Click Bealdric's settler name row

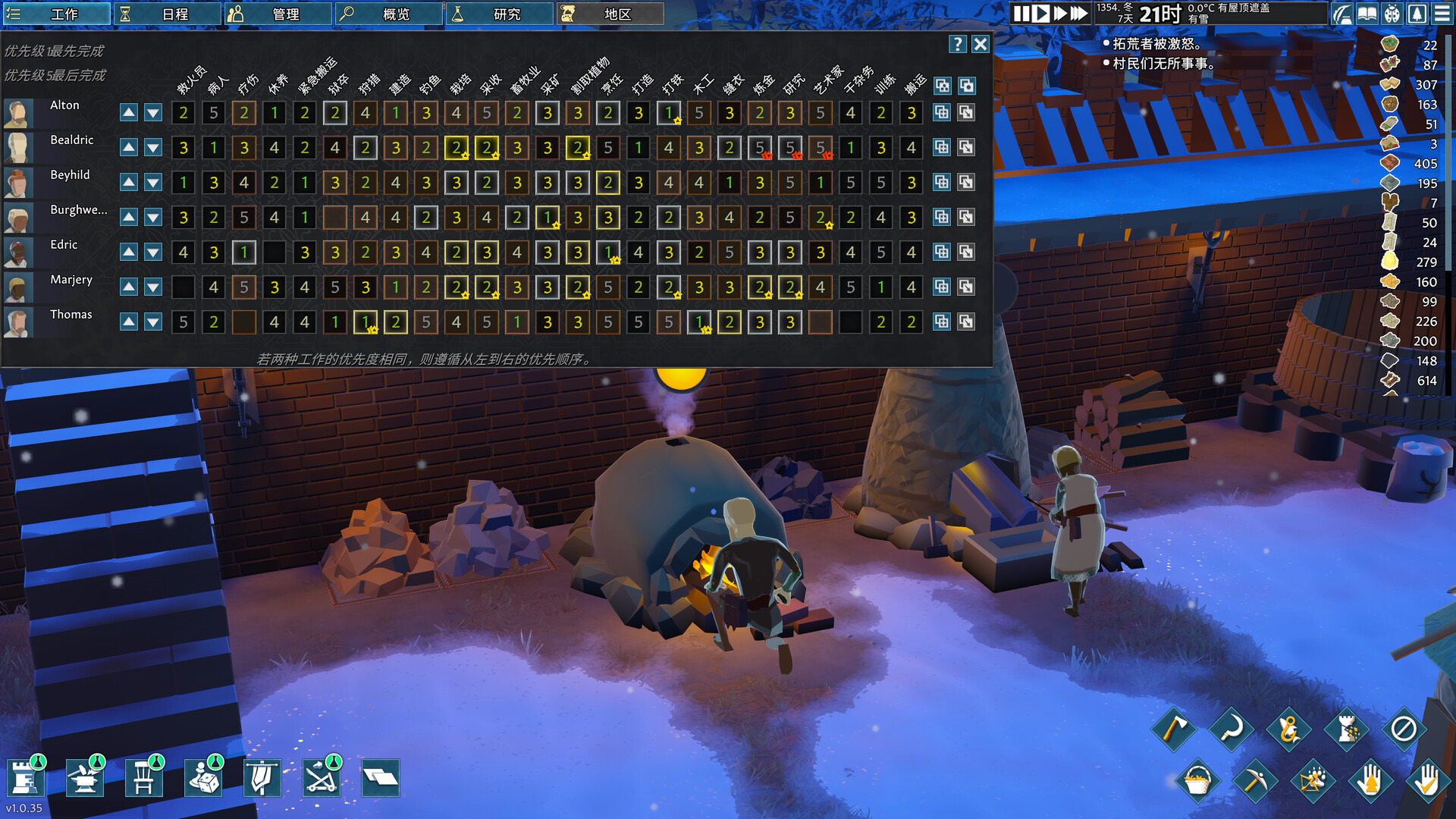click(72, 140)
